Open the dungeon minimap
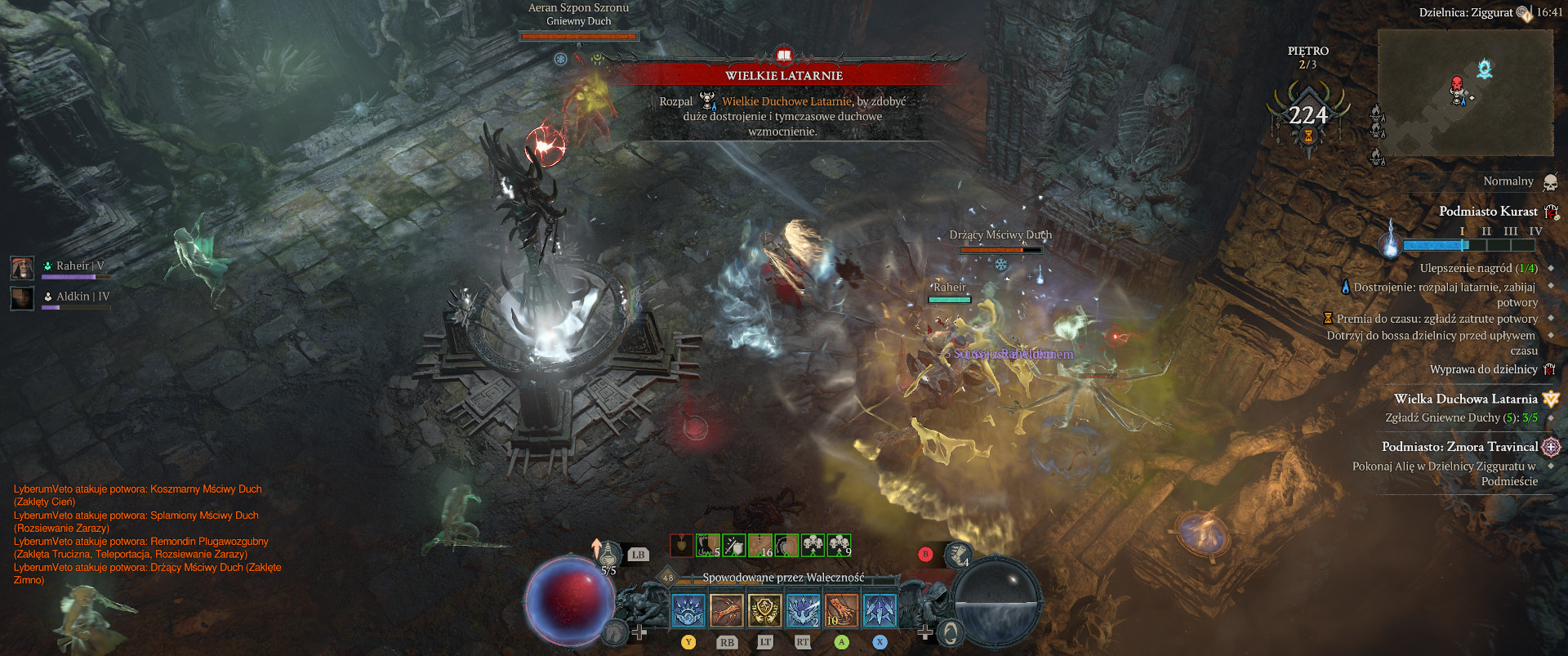 pos(1465,92)
